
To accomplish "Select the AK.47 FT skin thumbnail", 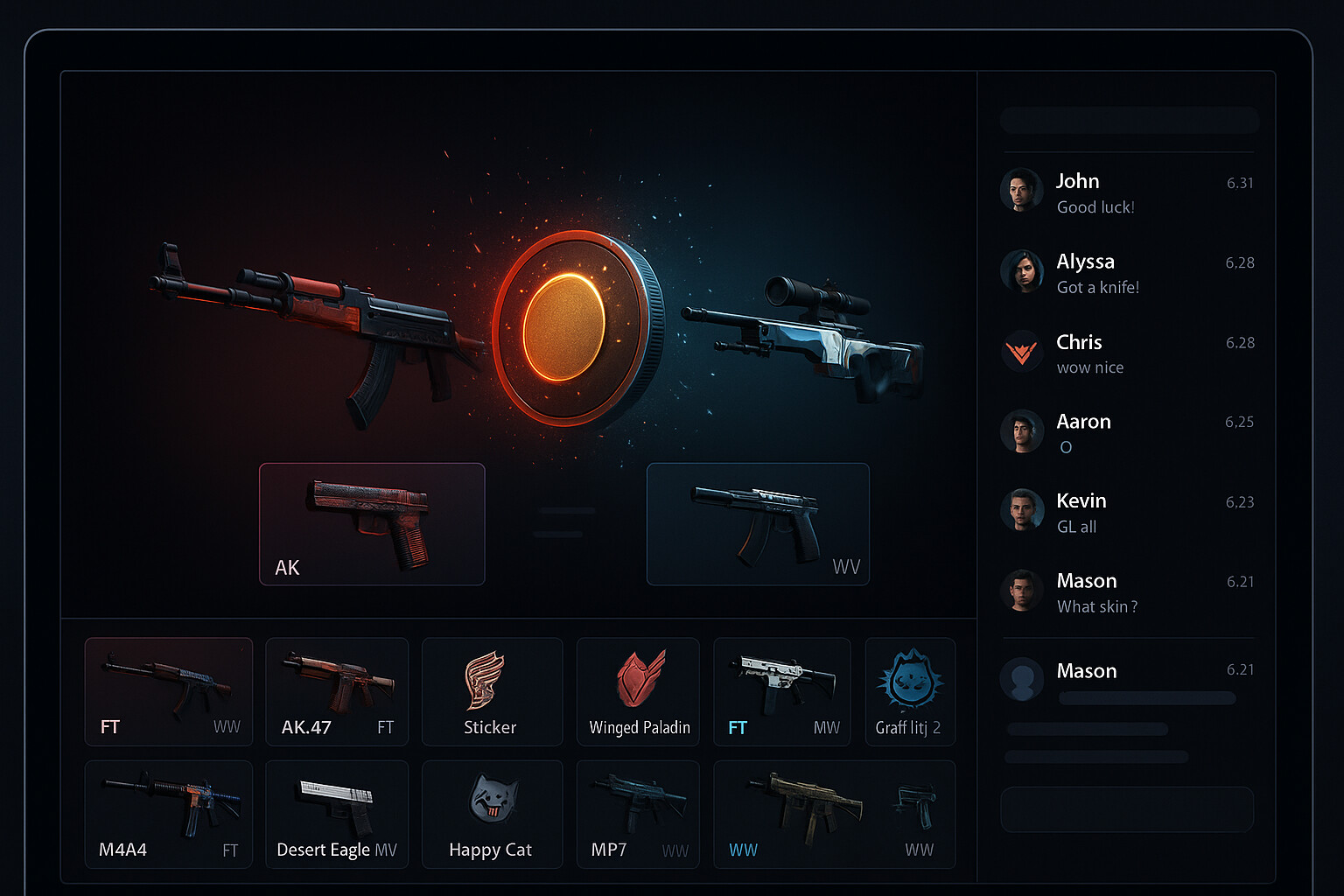I will coord(337,691).
